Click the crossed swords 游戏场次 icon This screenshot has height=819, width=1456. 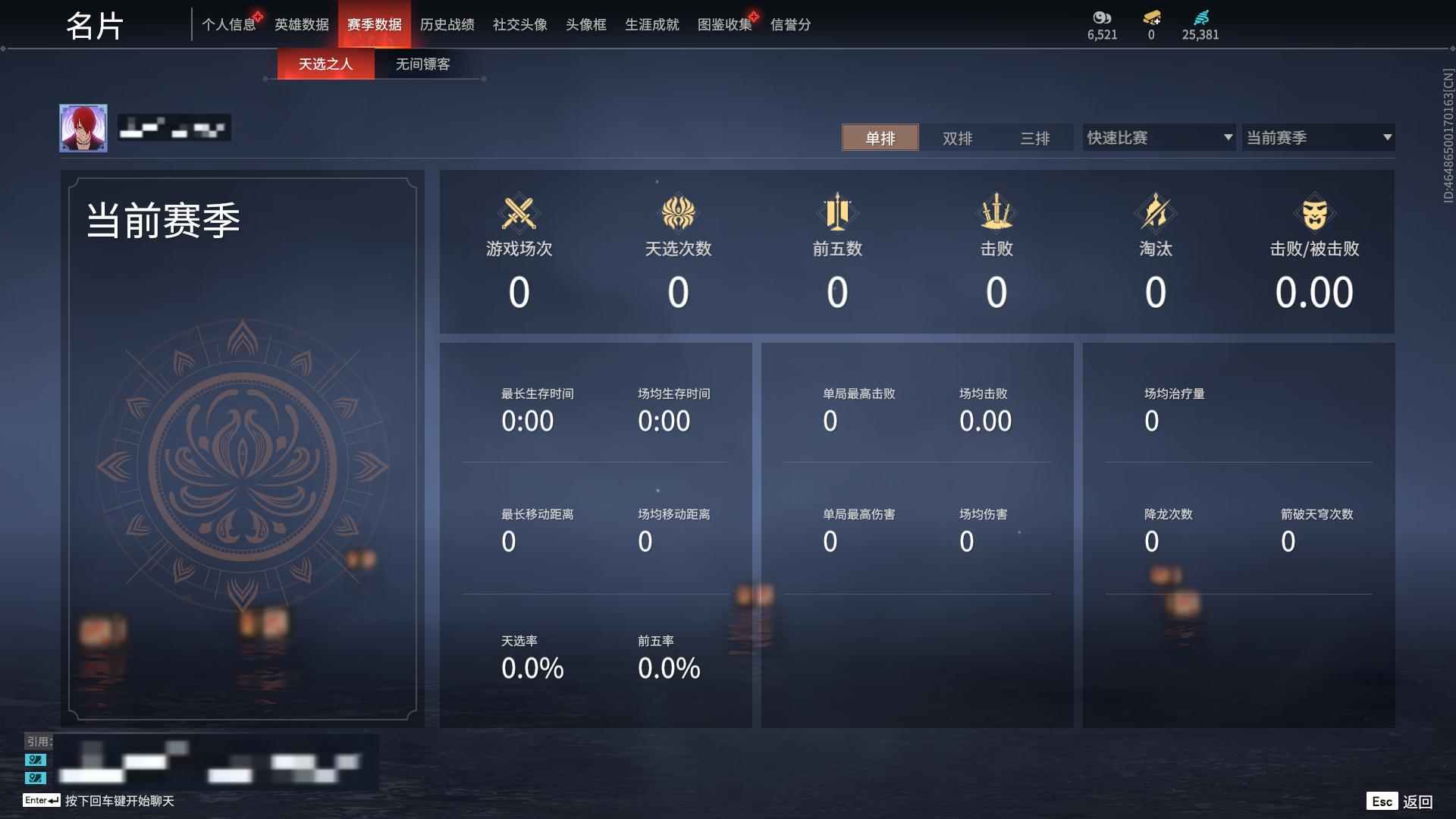pyautogui.click(x=518, y=213)
